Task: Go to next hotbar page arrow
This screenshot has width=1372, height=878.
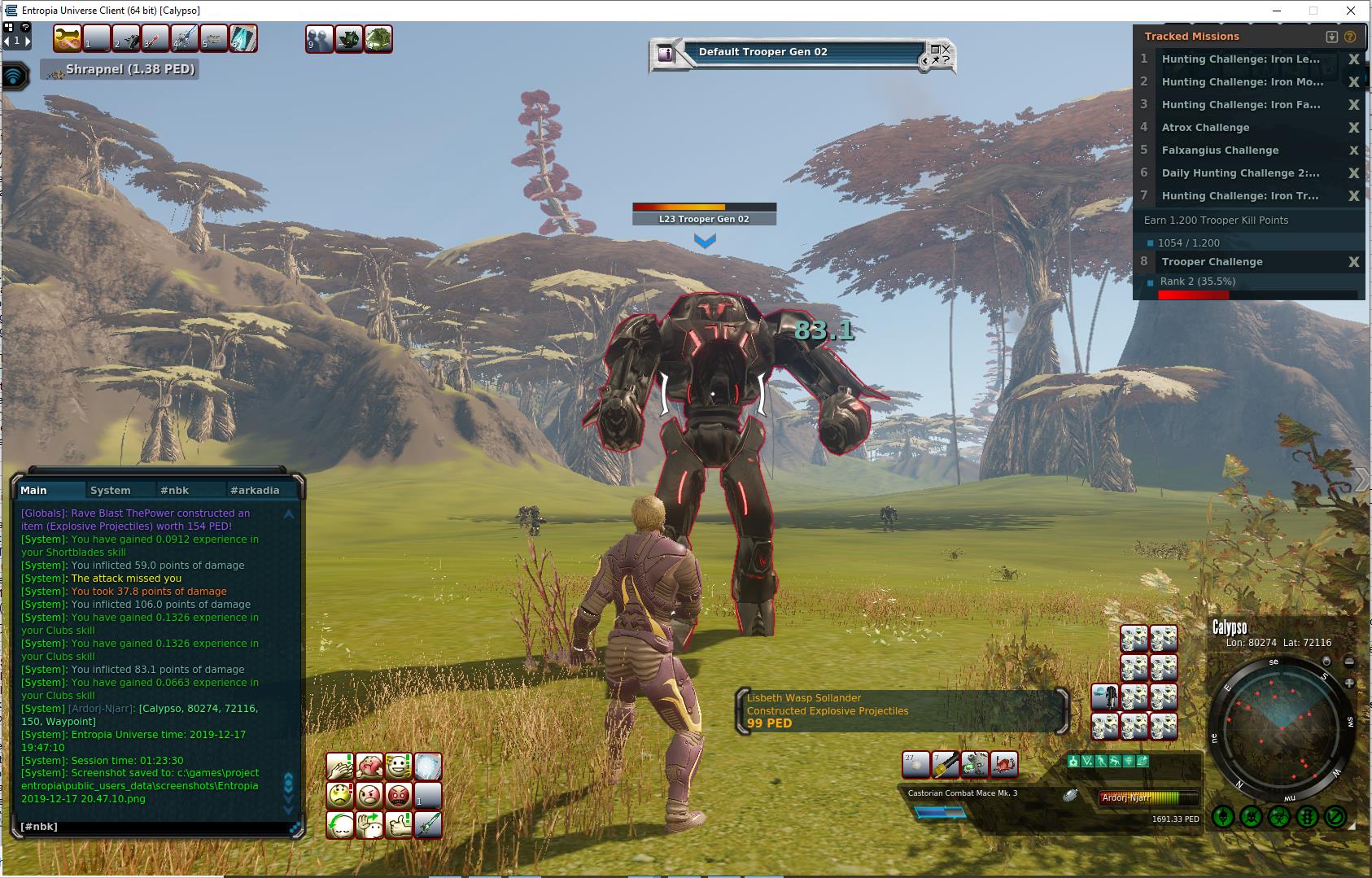Action: 28,41
